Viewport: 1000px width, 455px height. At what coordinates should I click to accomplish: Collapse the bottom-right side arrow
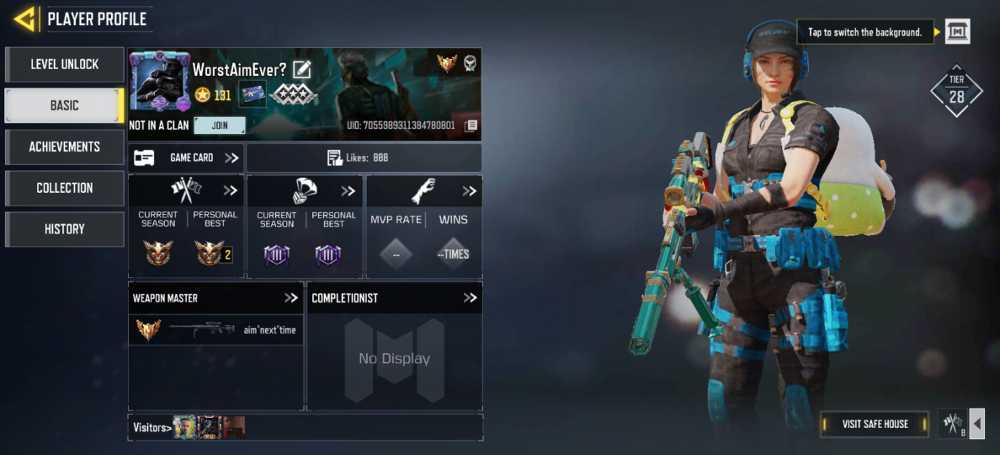pos(977,424)
